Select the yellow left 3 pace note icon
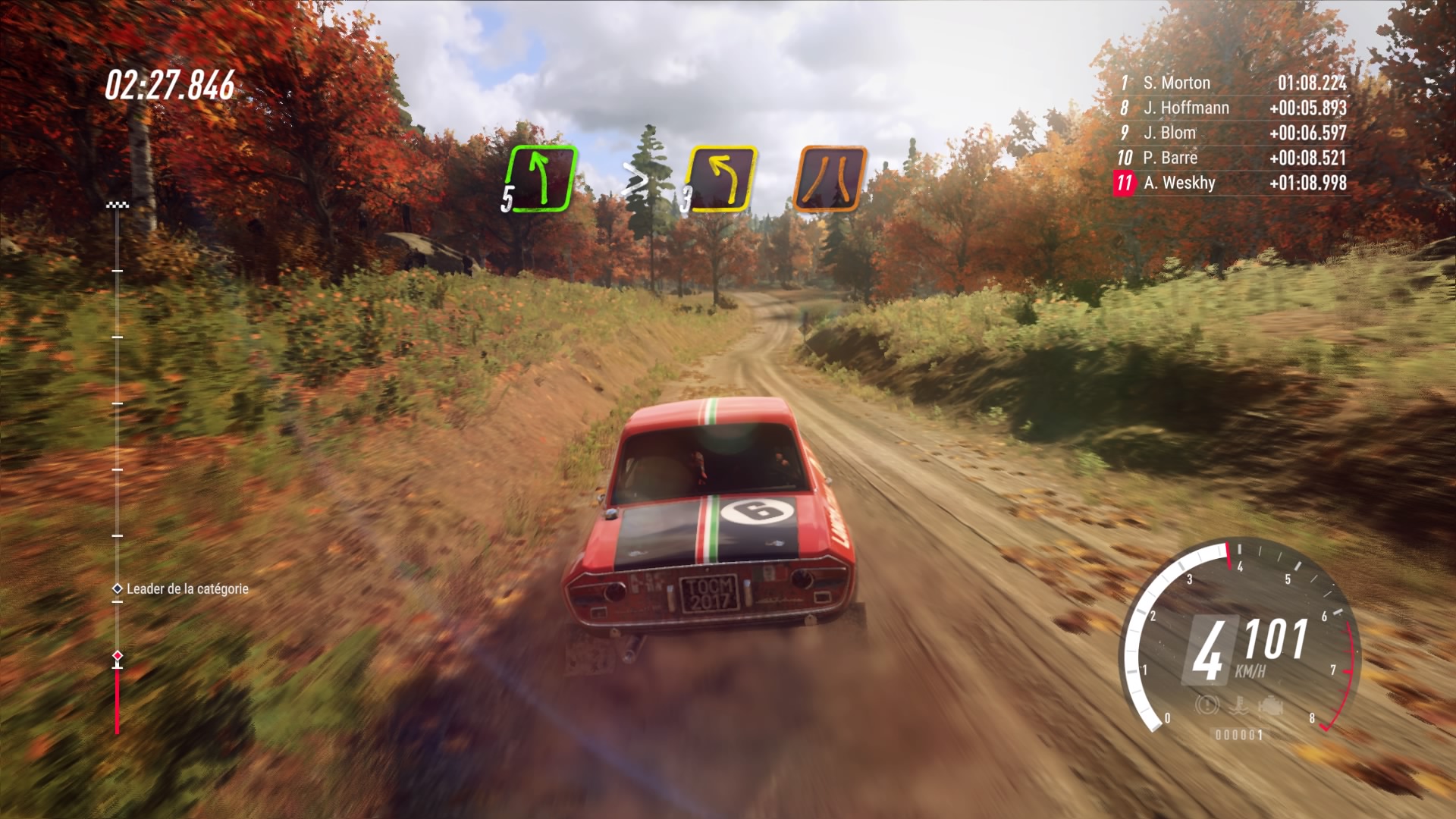This screenshot has width=1456, height=819. coord(721,179)
